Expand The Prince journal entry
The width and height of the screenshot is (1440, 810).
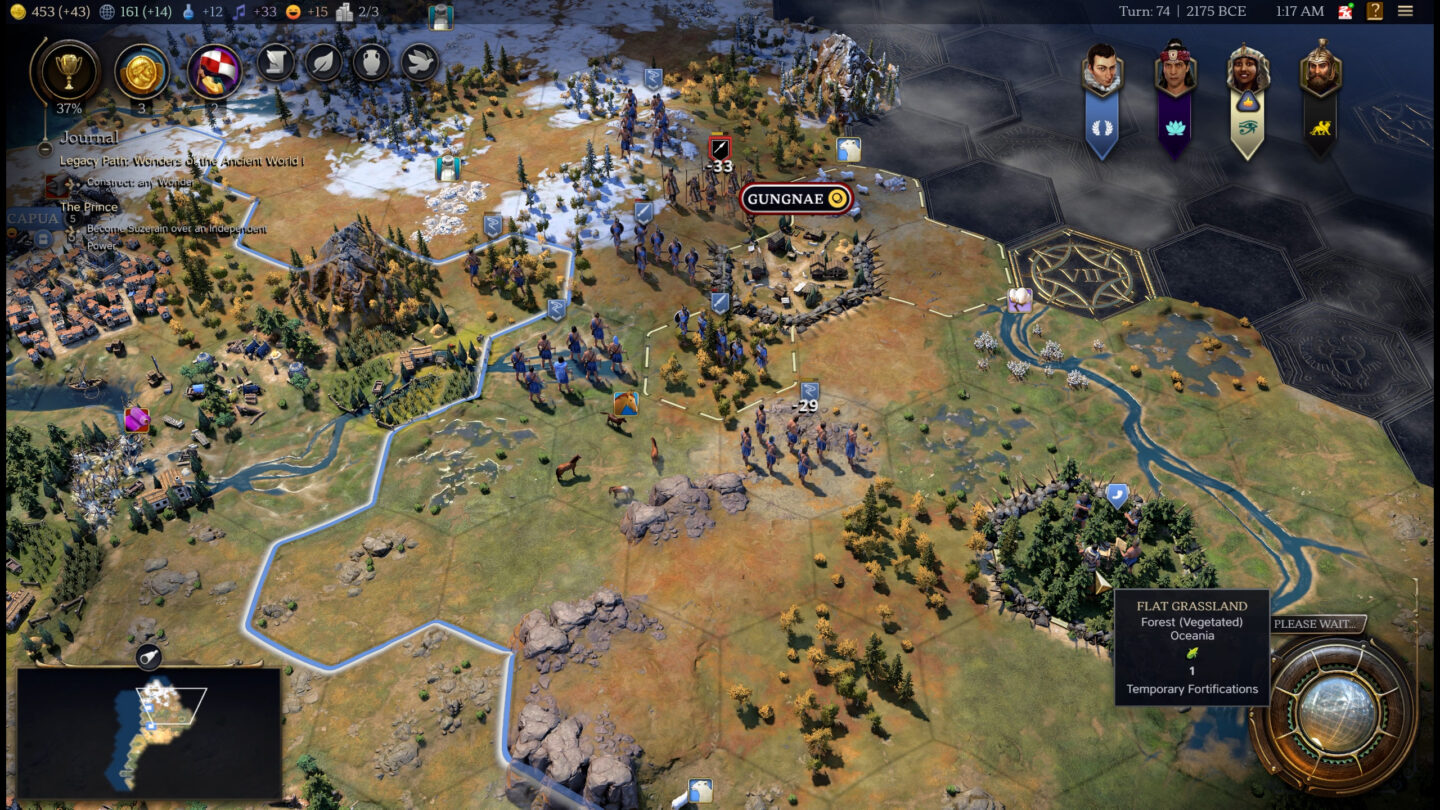coord(88,206)
